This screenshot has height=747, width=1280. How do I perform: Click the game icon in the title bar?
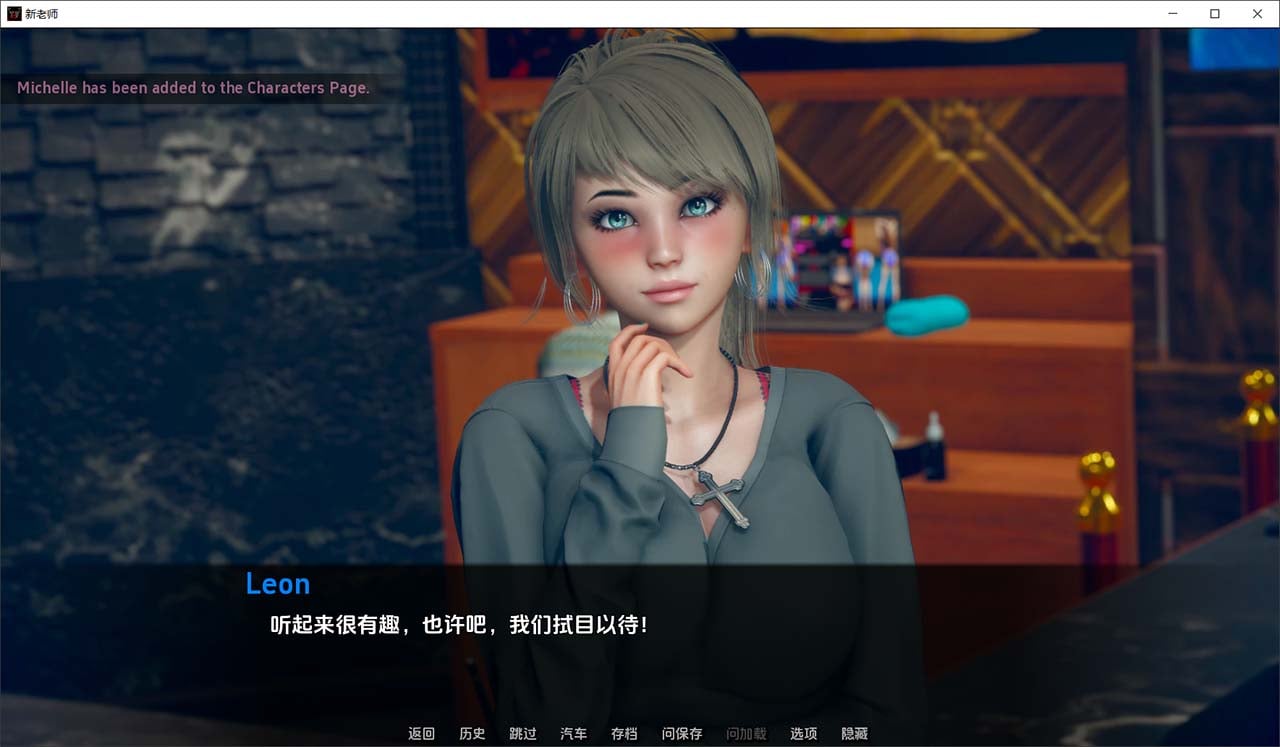click(12, 13)
